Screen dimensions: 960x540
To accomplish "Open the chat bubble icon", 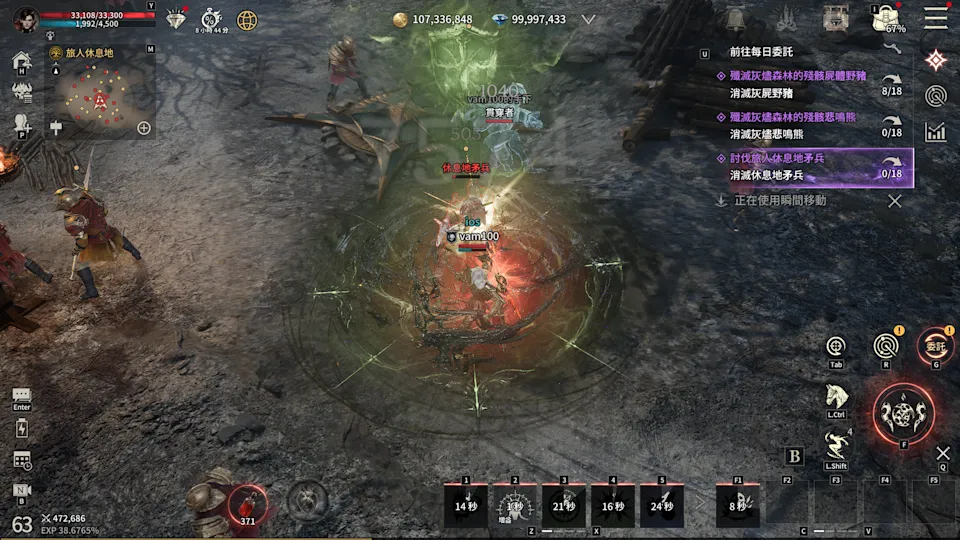I will coord(22,396).
